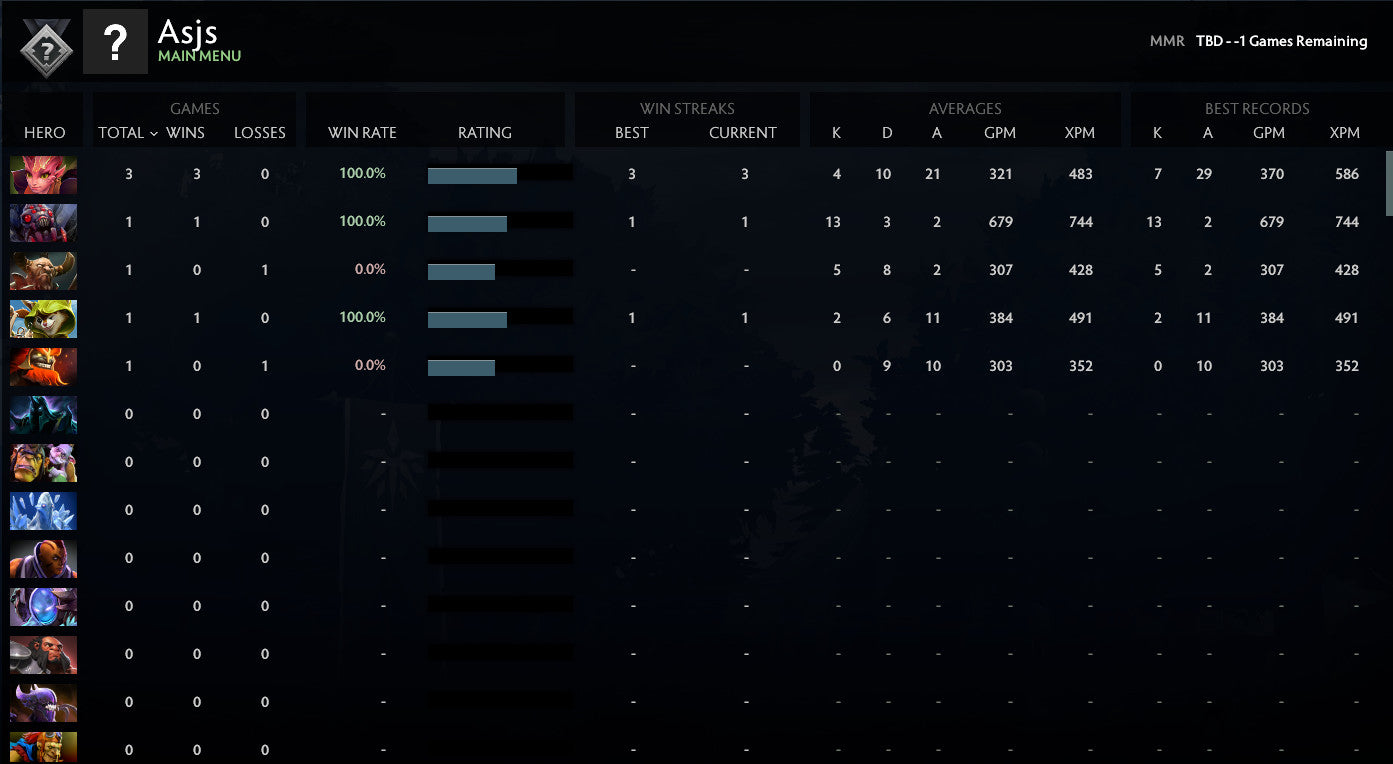1393x764 pixels.
Task: Select the Ancient Apparition hero portrait
Action: pyautogui.click(x=43, y=511)
